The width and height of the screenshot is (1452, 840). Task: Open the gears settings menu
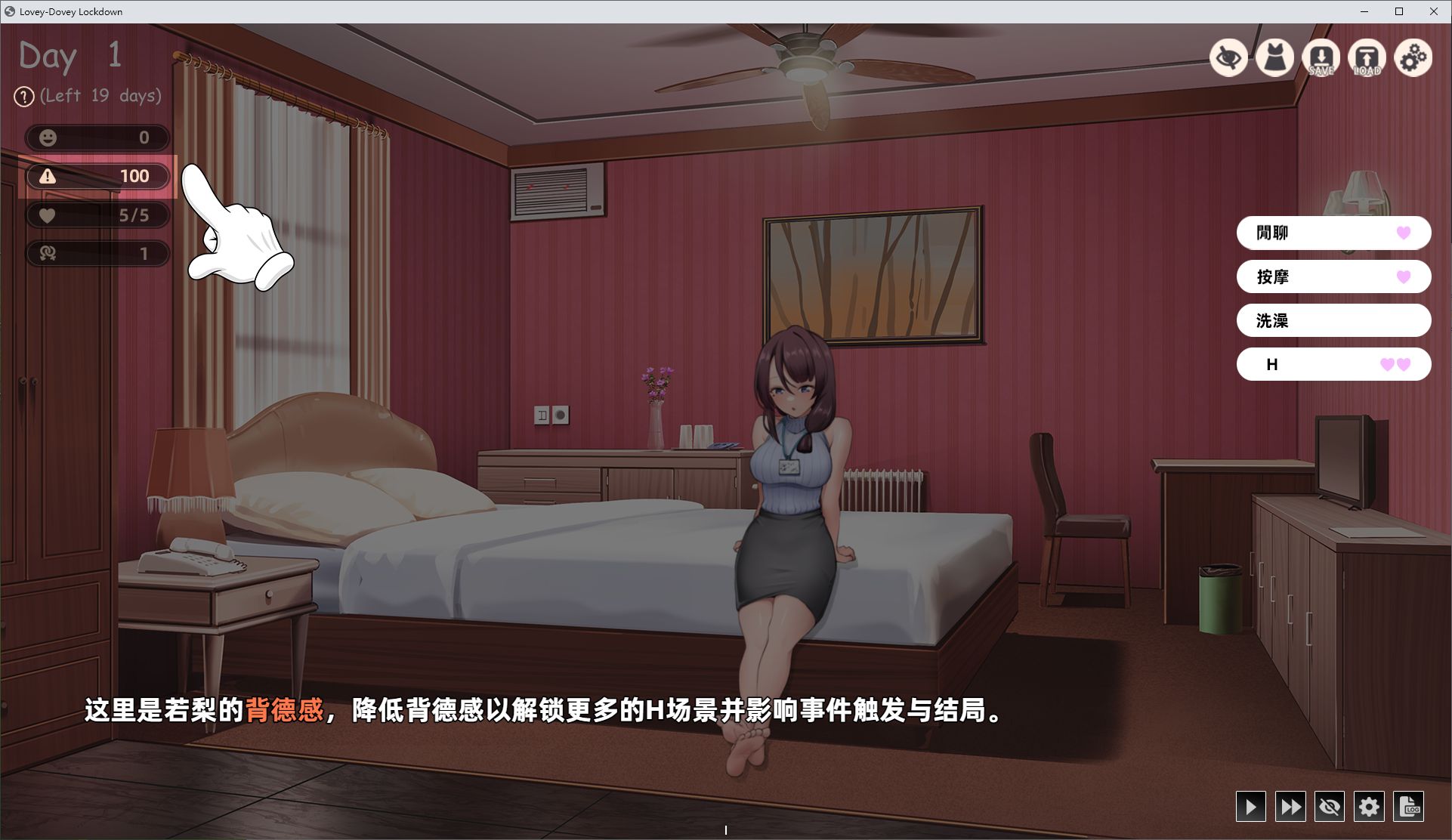tap(1413, 57)
